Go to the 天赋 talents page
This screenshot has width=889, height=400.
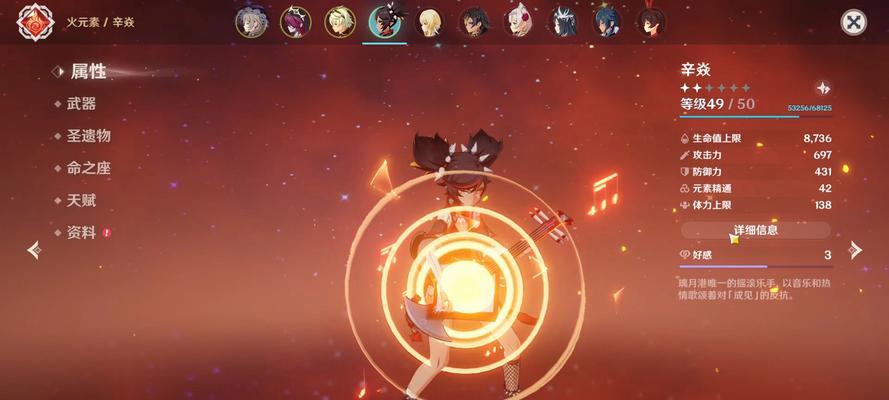pos(81,200)
